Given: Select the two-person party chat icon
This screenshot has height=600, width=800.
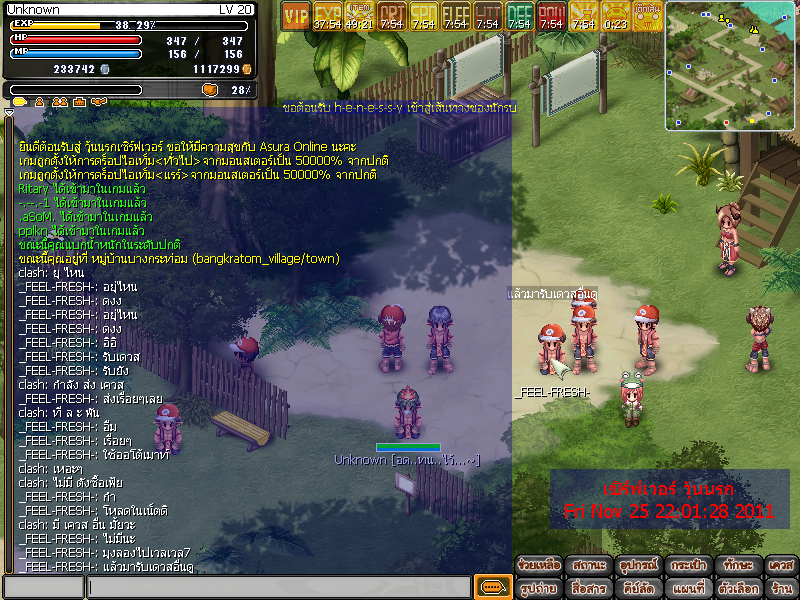Looking at the screenshot, I should pos(60,102).
